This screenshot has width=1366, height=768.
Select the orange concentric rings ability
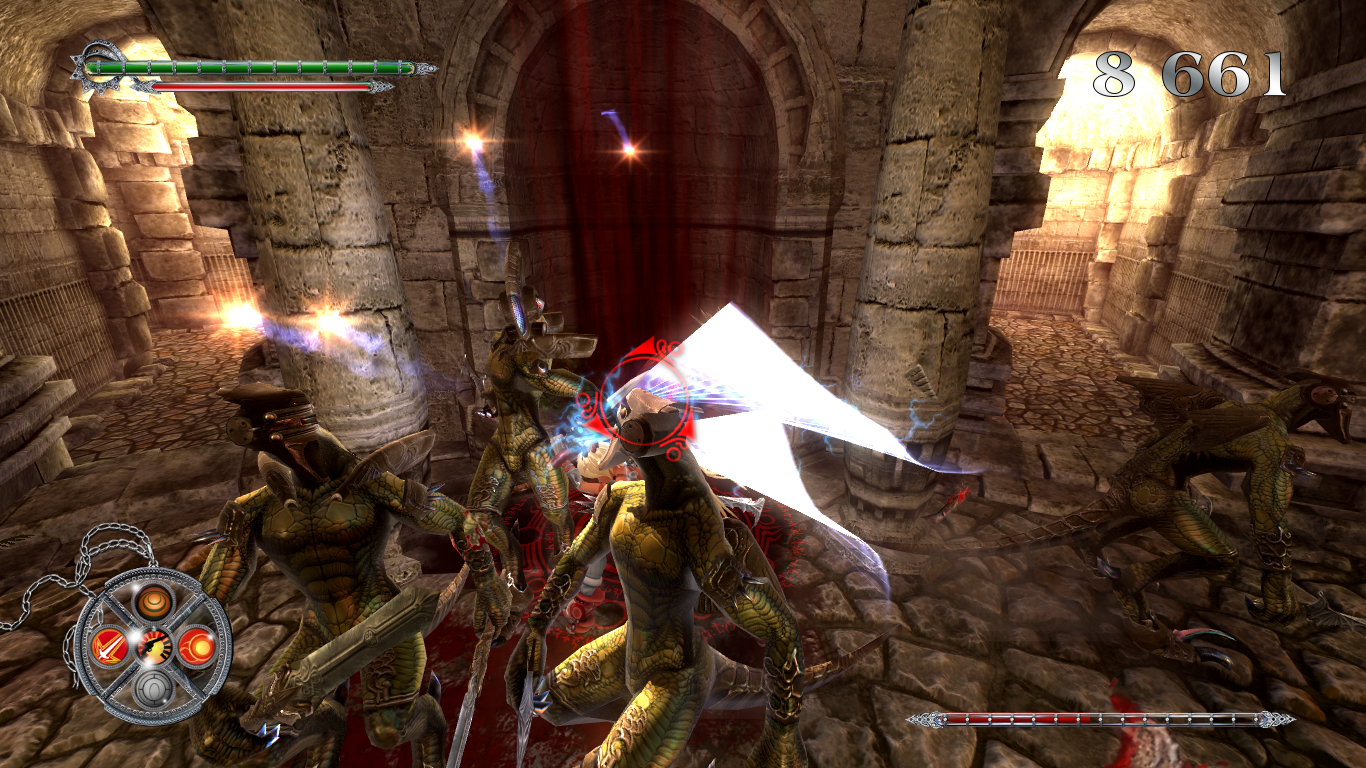click(x=154, y=601)
